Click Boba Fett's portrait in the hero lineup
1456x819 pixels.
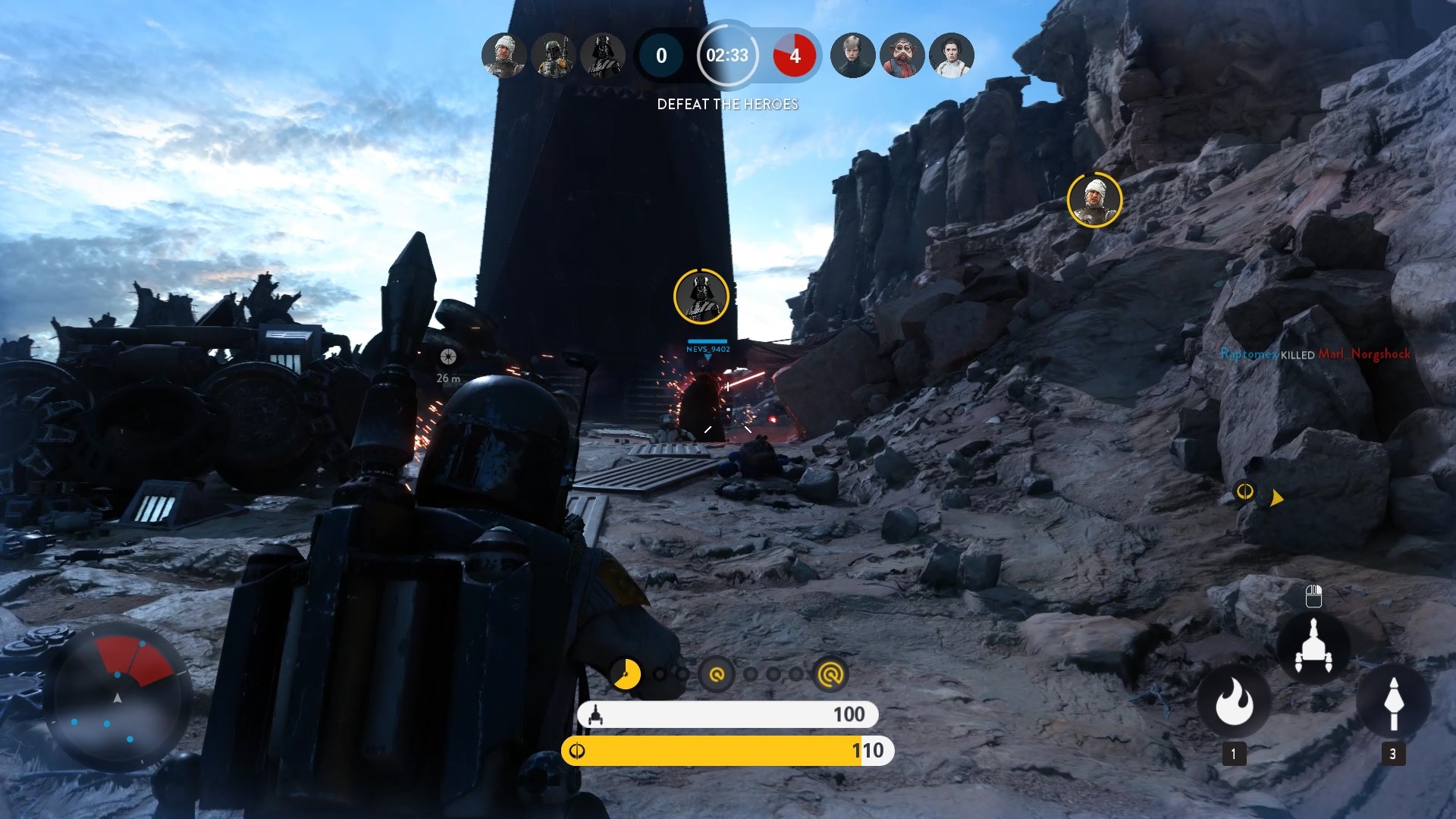tap(554, 55)
